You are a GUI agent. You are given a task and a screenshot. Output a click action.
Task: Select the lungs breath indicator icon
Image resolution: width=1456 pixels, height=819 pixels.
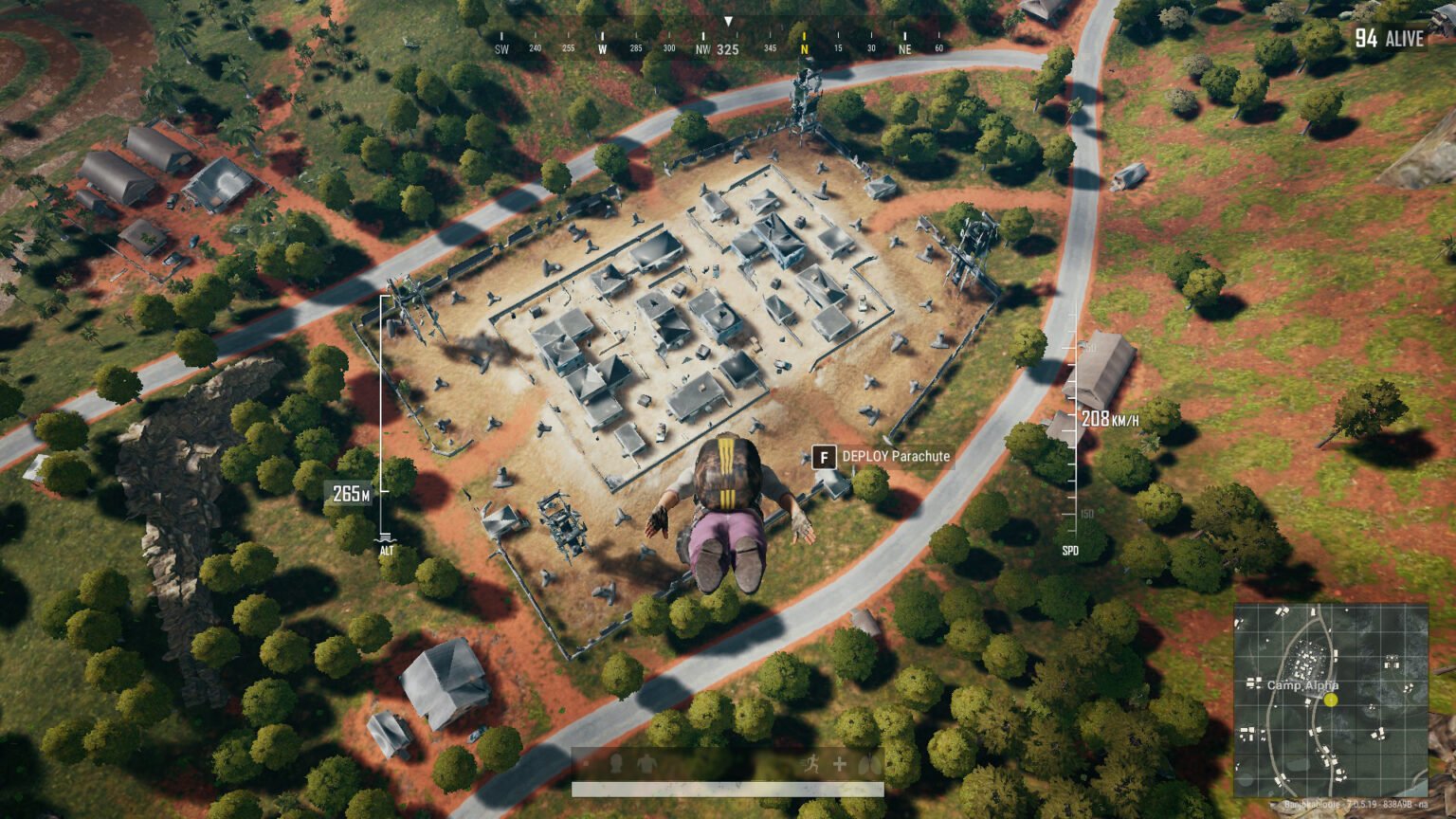tap(870, 763)
